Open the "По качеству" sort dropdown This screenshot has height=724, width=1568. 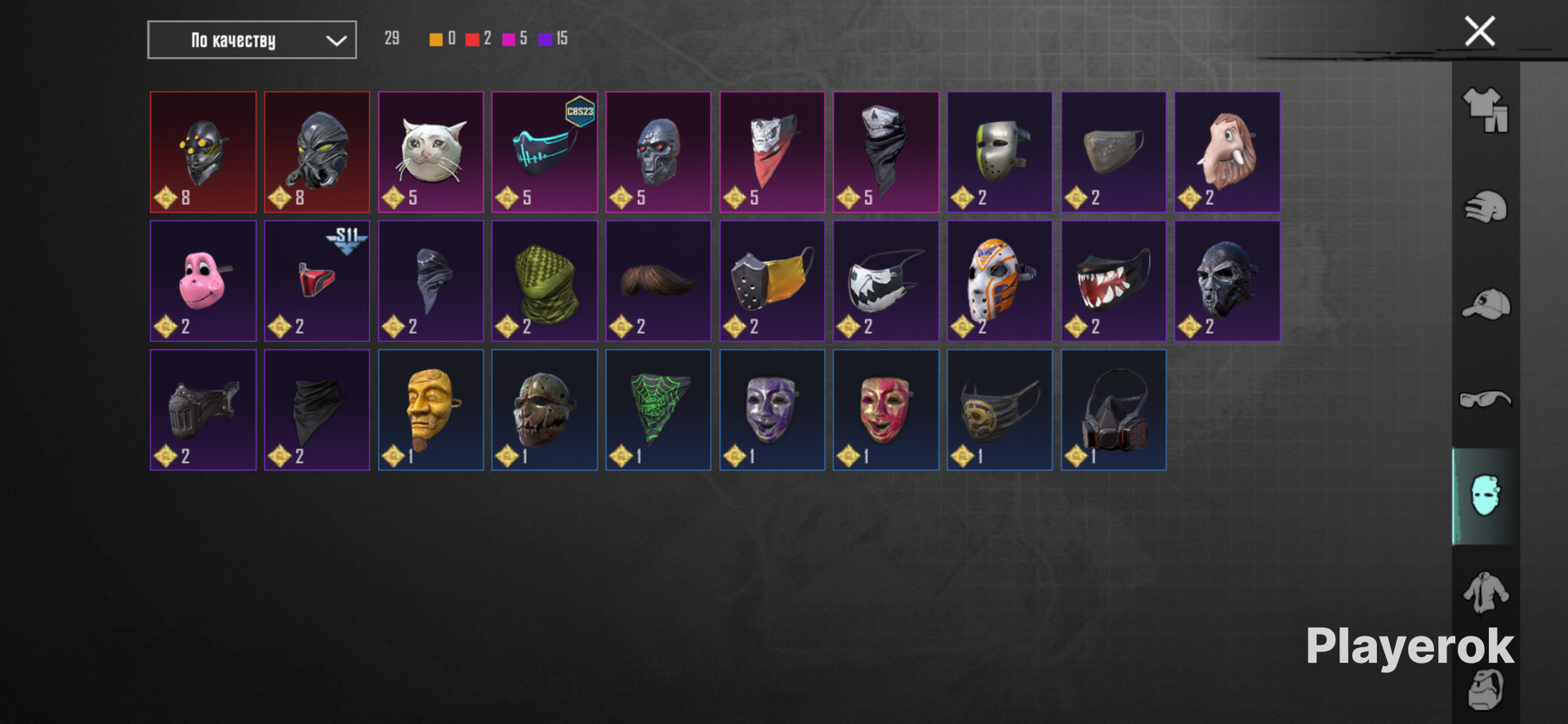252,40
